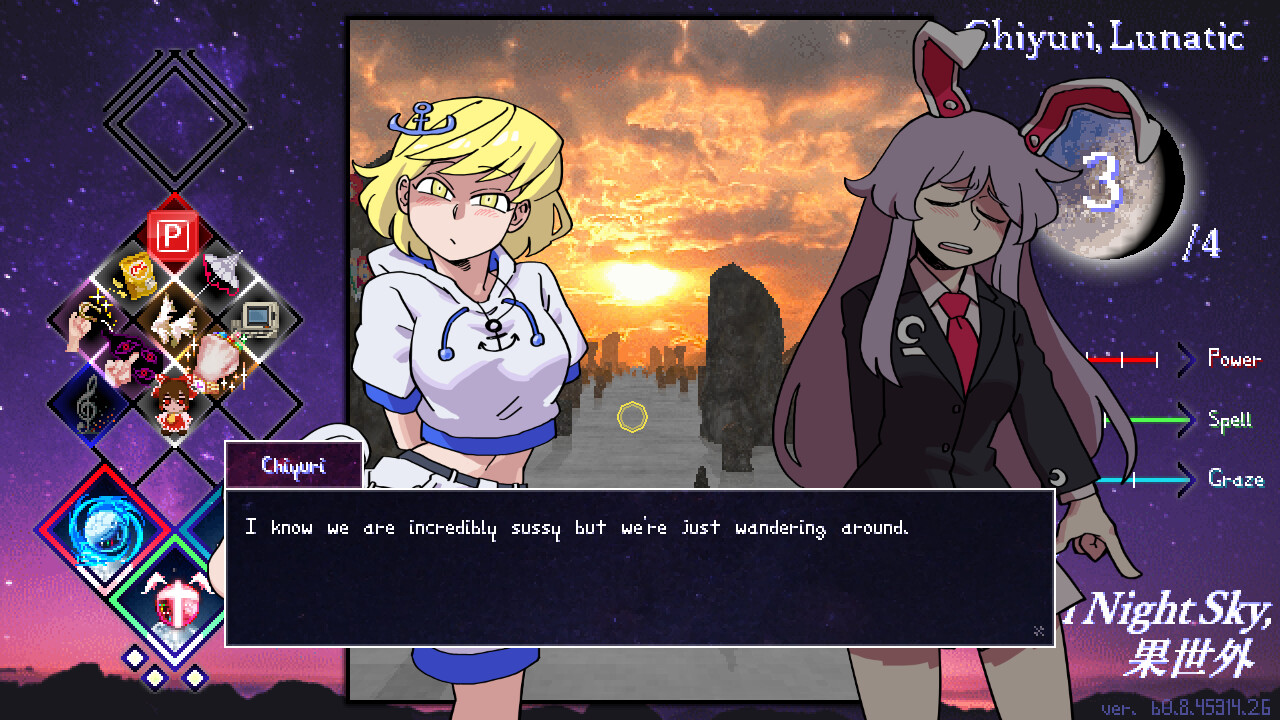
Task: Click the dialogue advance marker
Action: [1040, 630]
